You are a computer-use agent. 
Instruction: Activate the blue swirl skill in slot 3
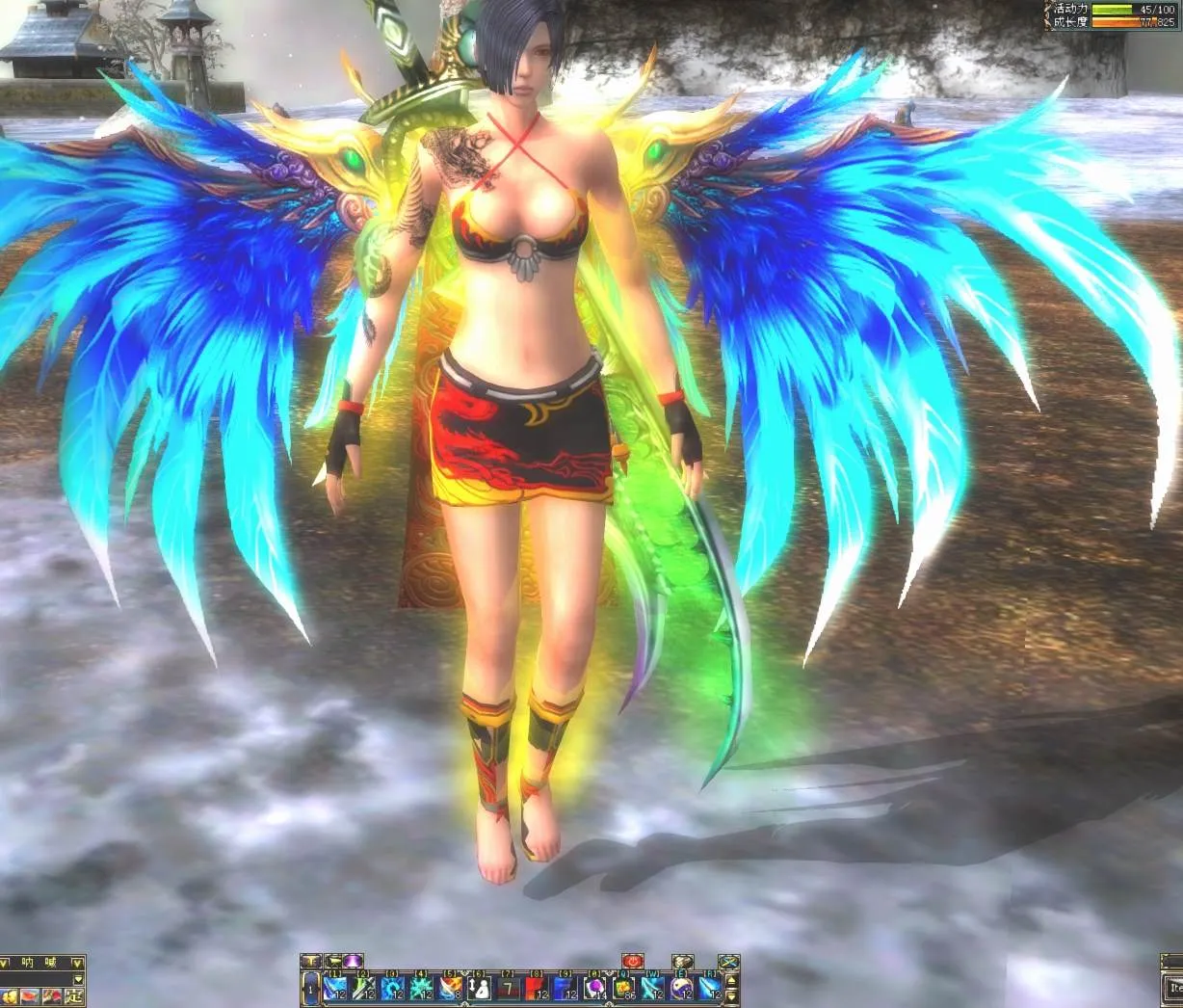pyautogui.click(x=392, y=989)
